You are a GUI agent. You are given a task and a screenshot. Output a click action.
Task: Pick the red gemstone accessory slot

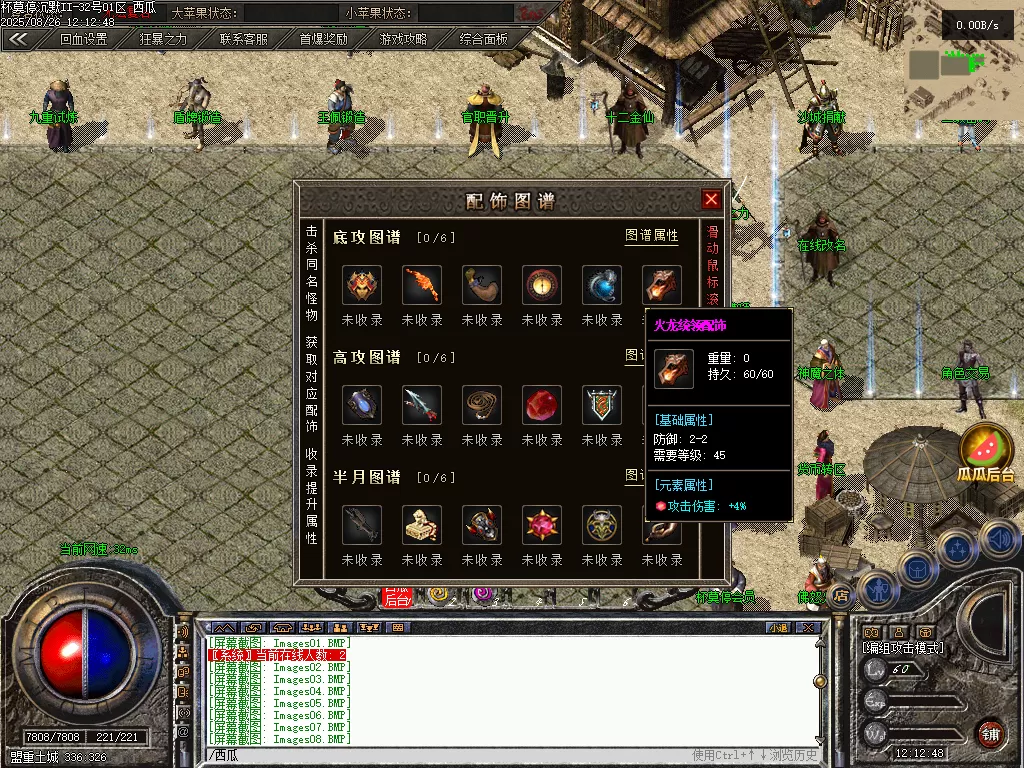coord(542,405)
